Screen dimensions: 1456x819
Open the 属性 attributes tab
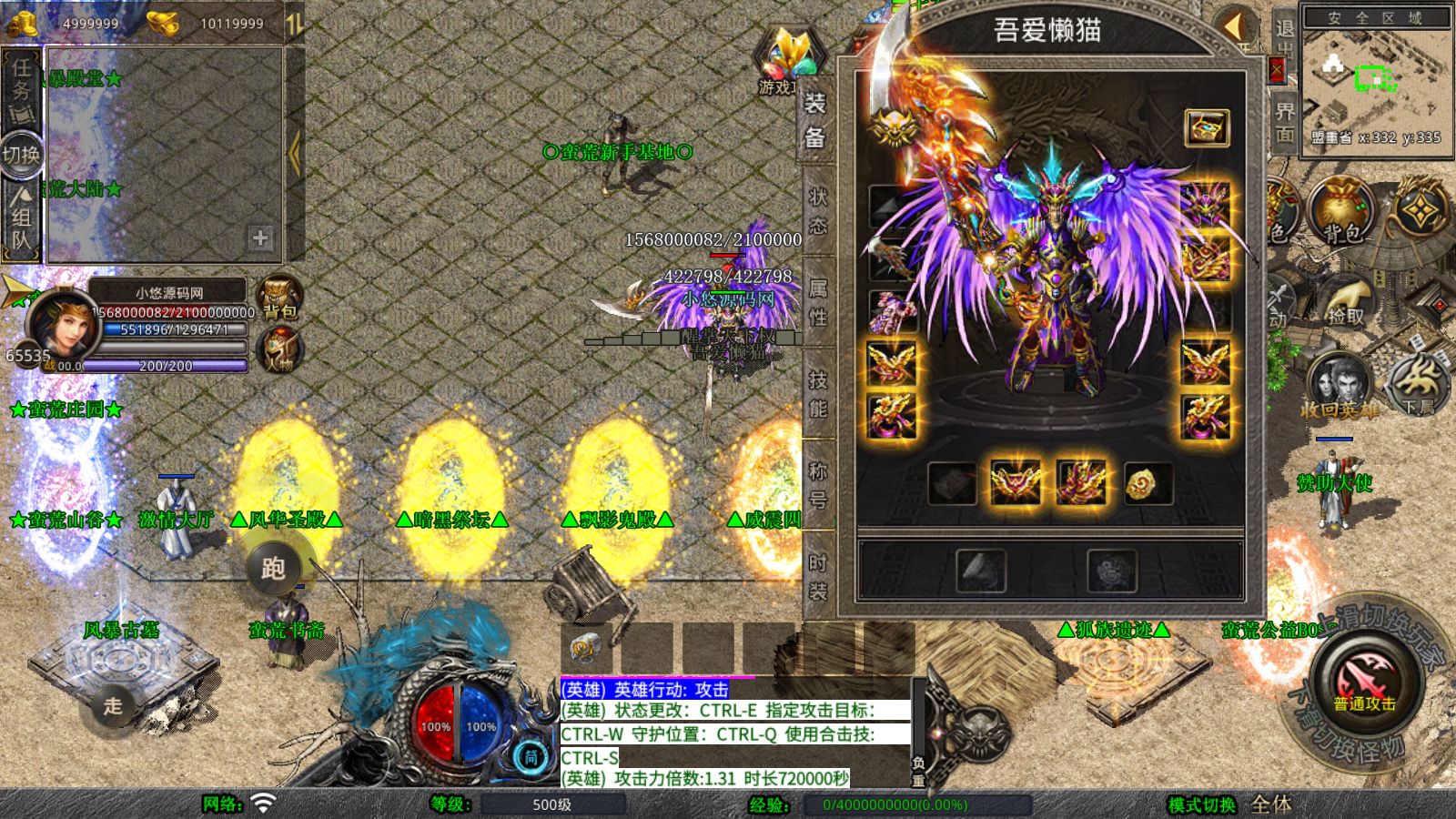(817, 303)
